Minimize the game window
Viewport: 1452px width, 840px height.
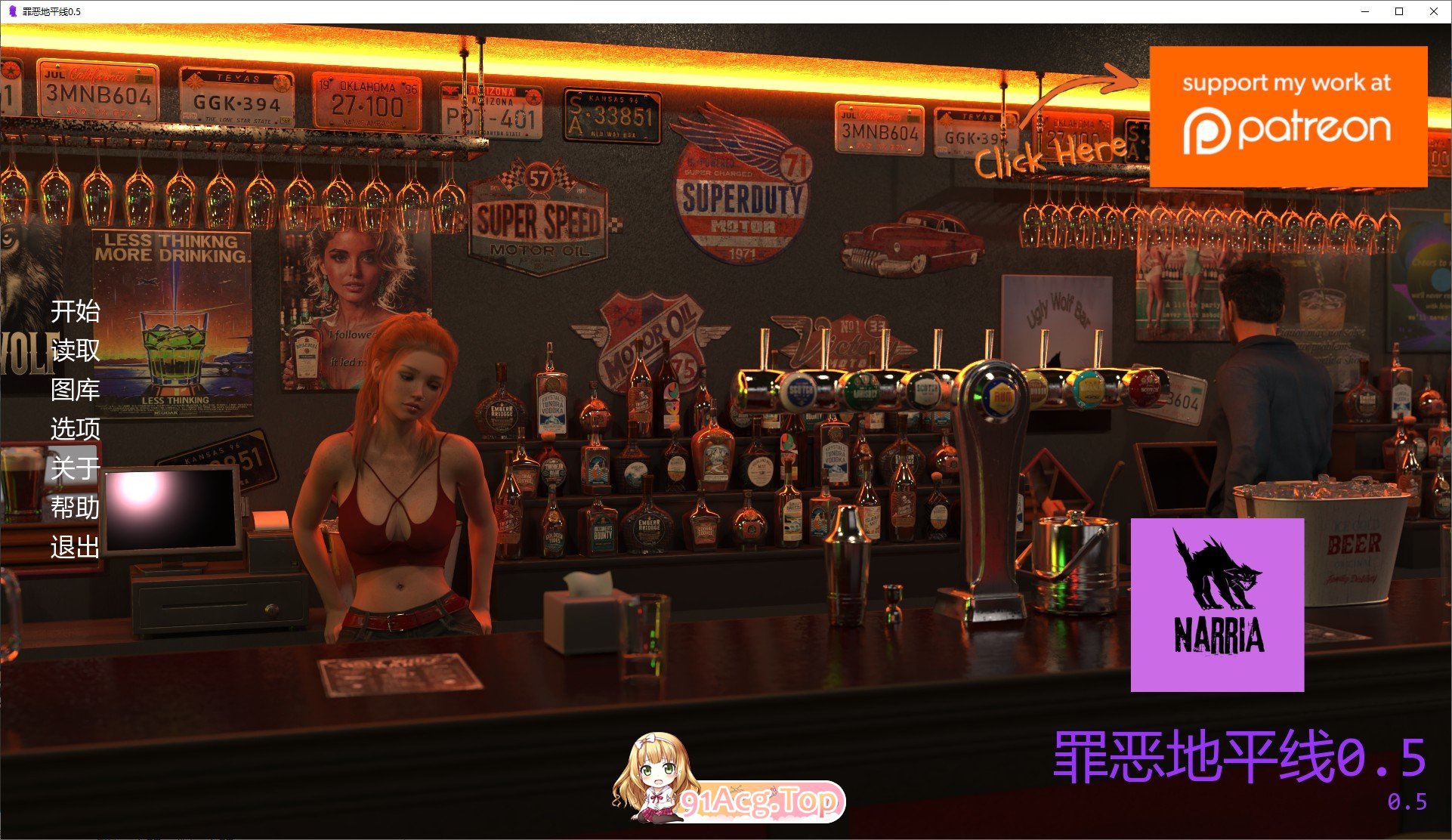tap(1364, 11)
